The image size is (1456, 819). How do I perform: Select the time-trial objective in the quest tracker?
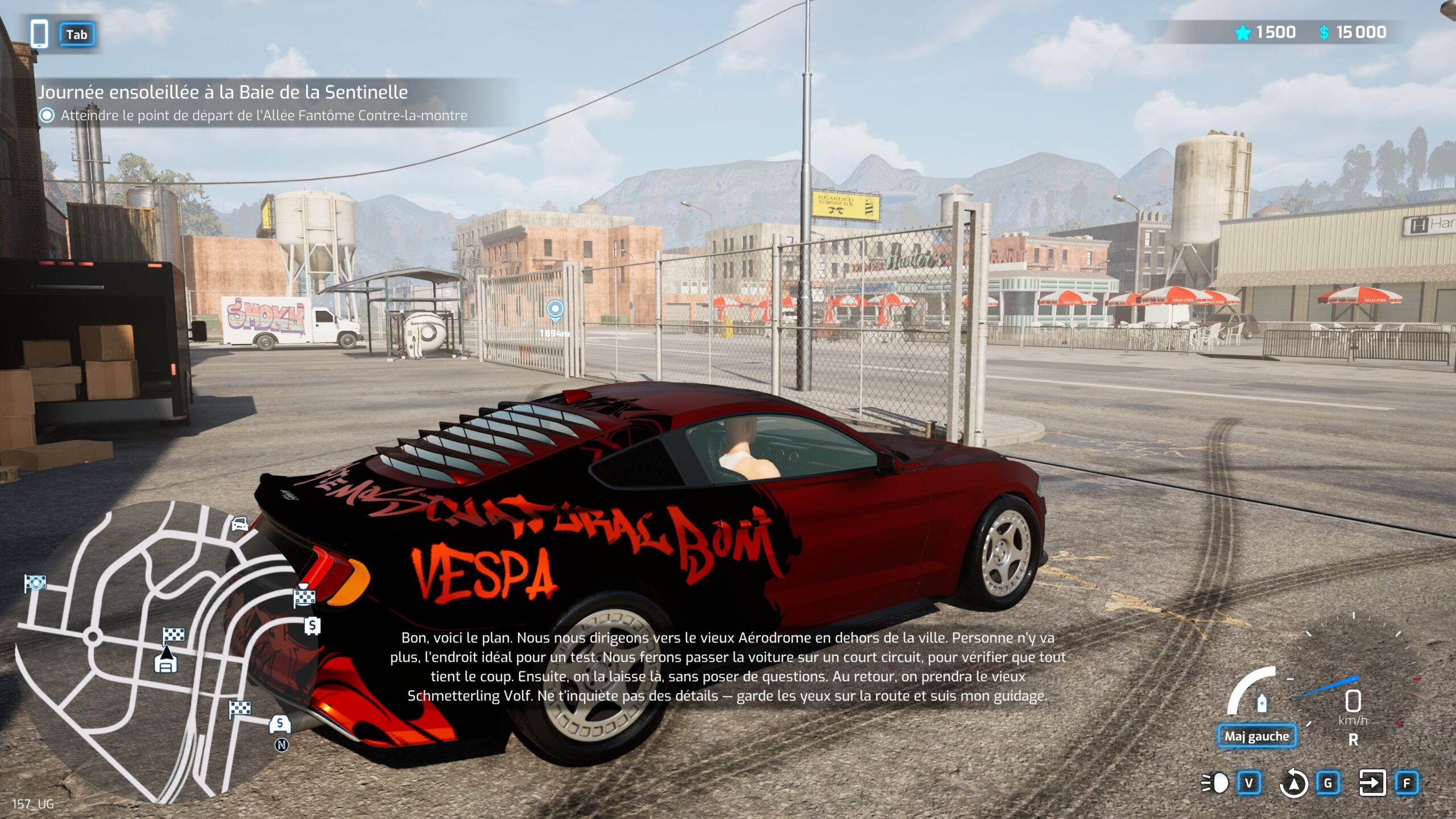[263, 115]
